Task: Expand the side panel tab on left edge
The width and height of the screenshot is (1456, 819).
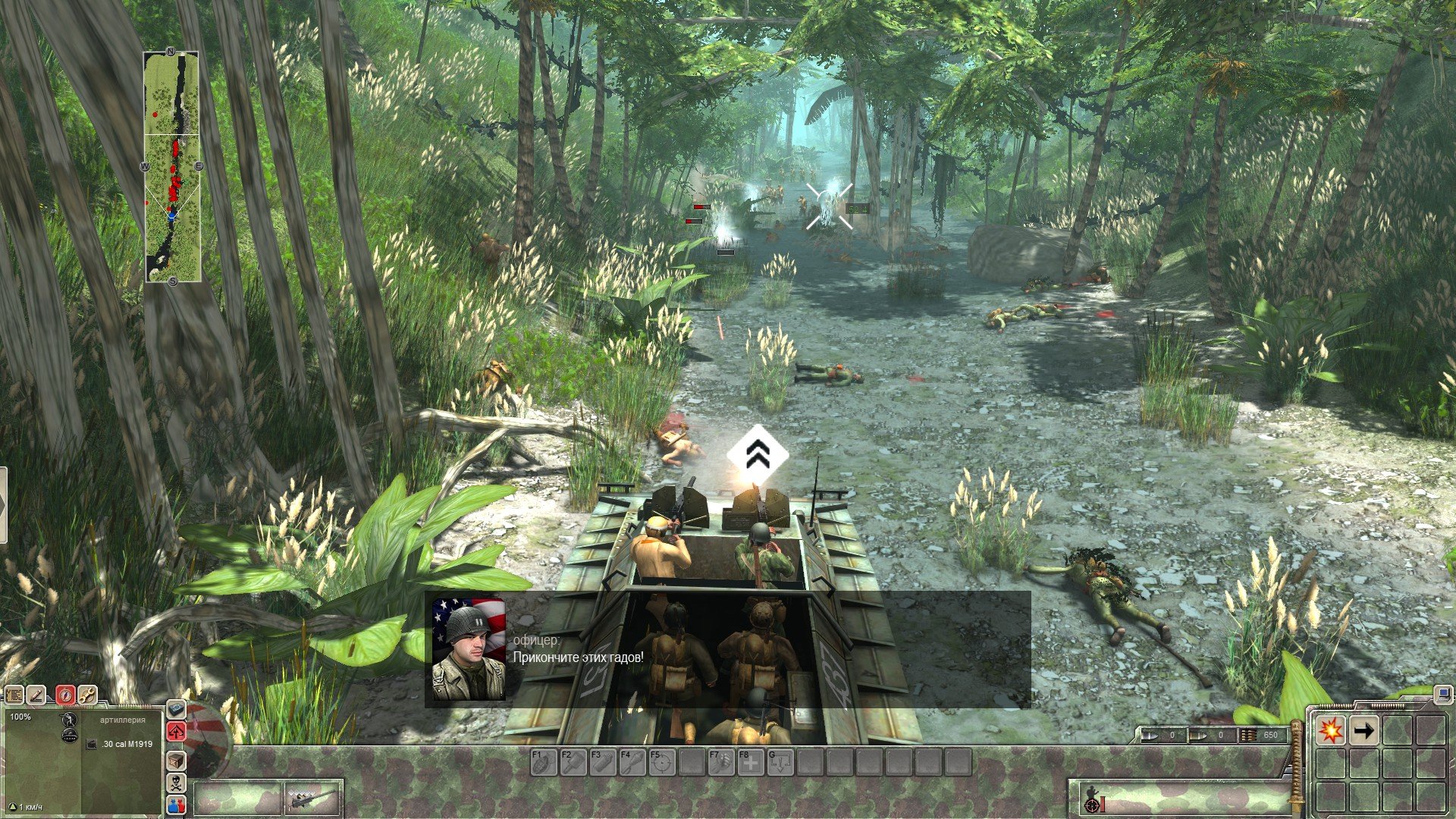Action: click(x=3, y=506)
